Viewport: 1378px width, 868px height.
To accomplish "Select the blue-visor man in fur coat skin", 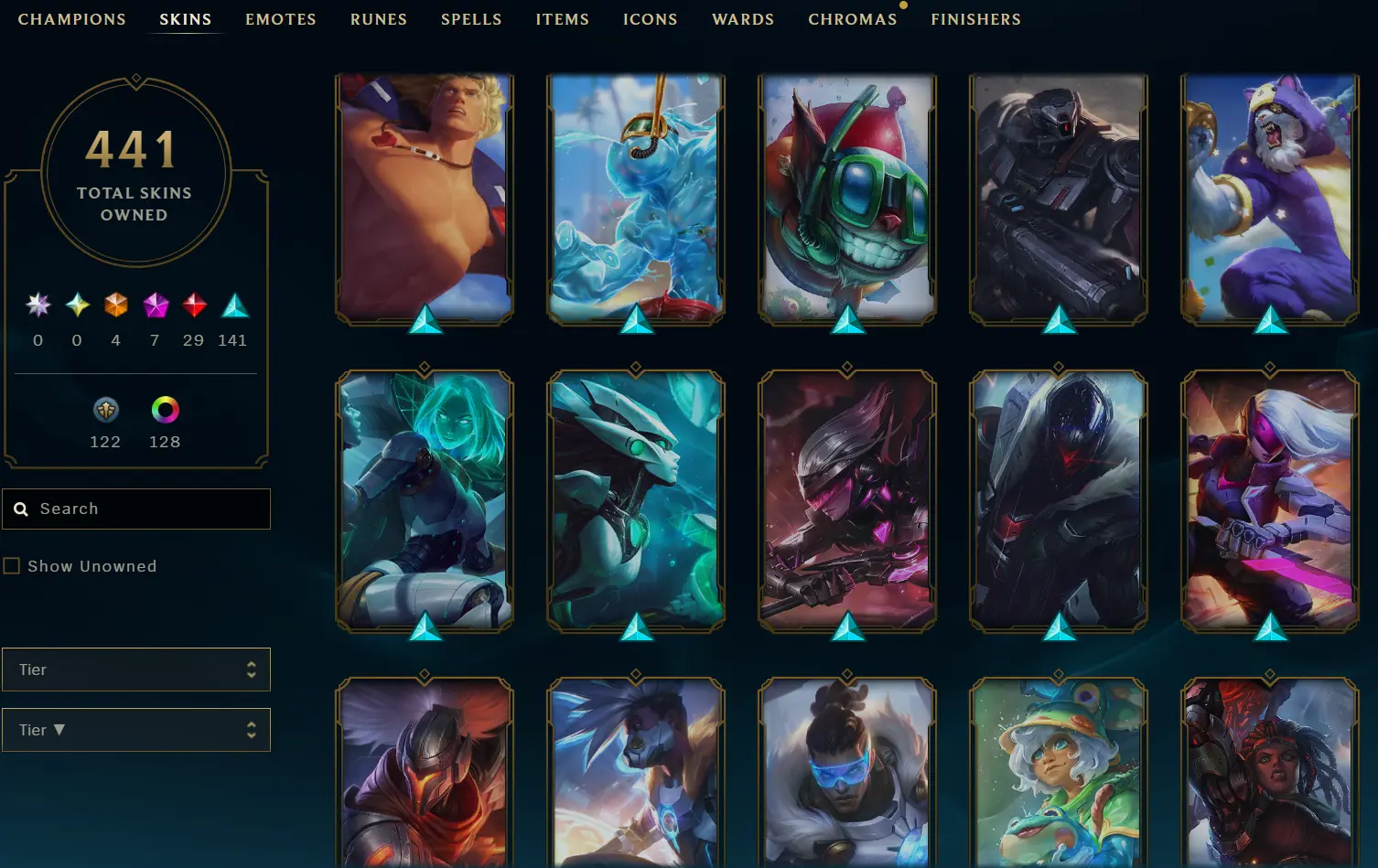I will [847, 773].
